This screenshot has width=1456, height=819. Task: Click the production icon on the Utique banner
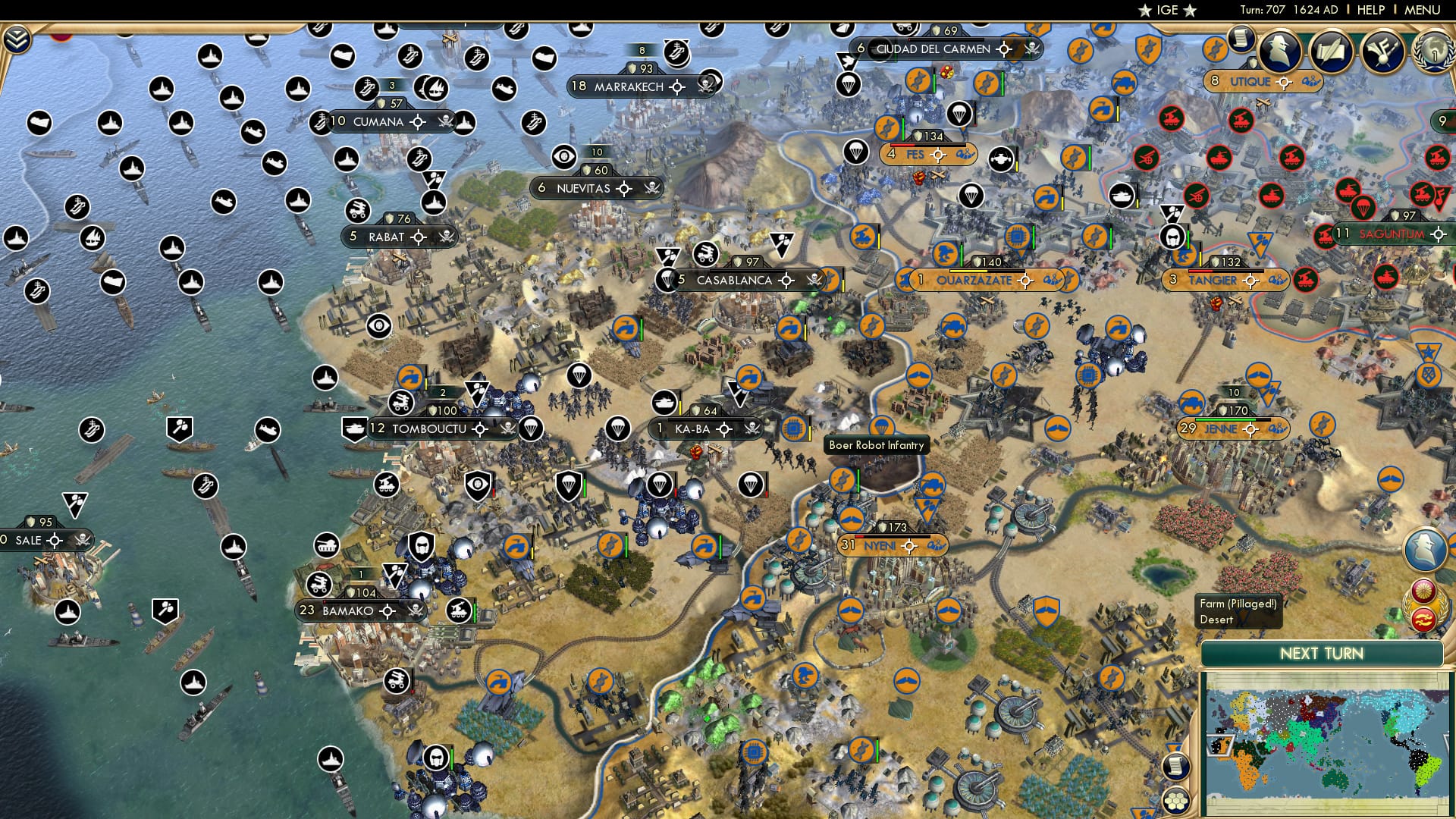point(1312,81)
